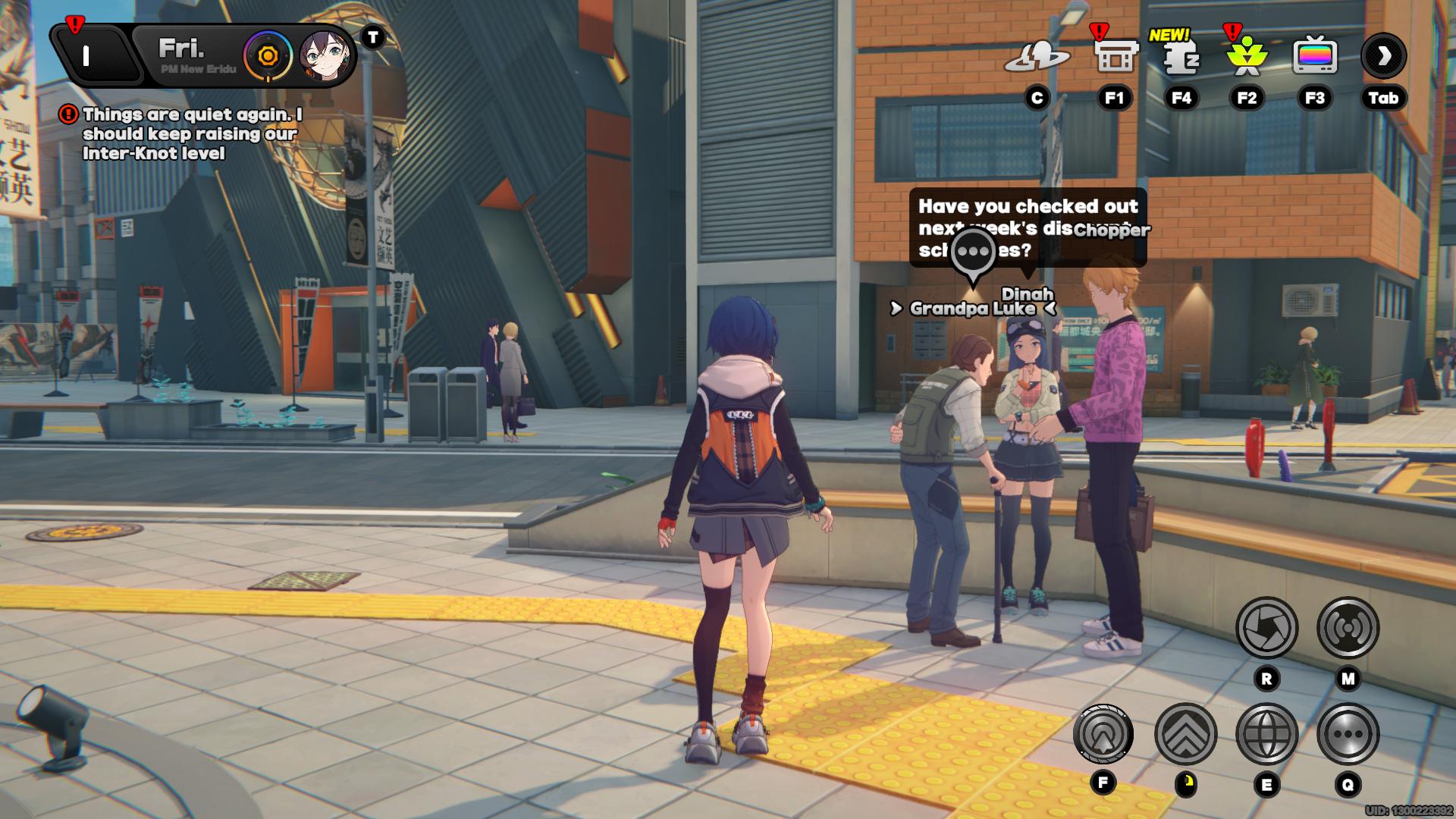Screen dimensions: 1456x819
Task: Open the three-dot more options button
Action: tap(1348, 734)
